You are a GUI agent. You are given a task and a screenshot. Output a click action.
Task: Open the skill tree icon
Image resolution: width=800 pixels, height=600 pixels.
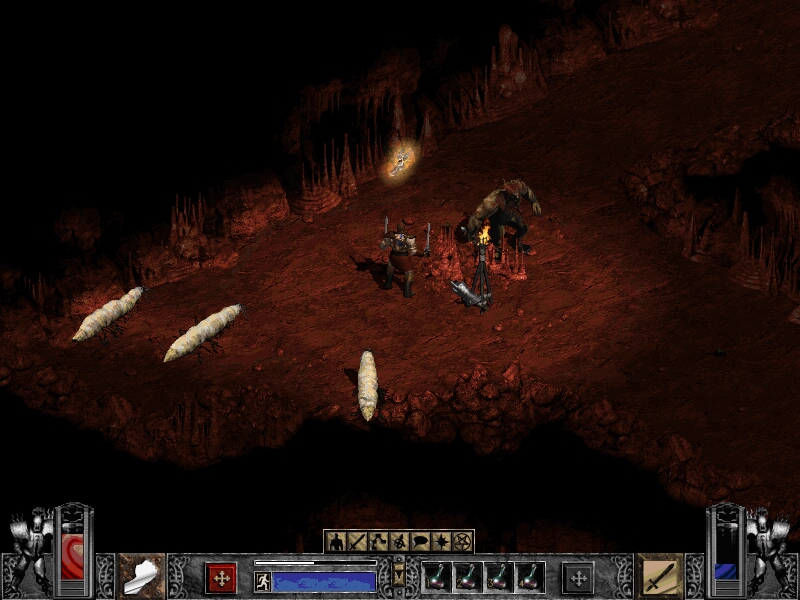(378, 541)
